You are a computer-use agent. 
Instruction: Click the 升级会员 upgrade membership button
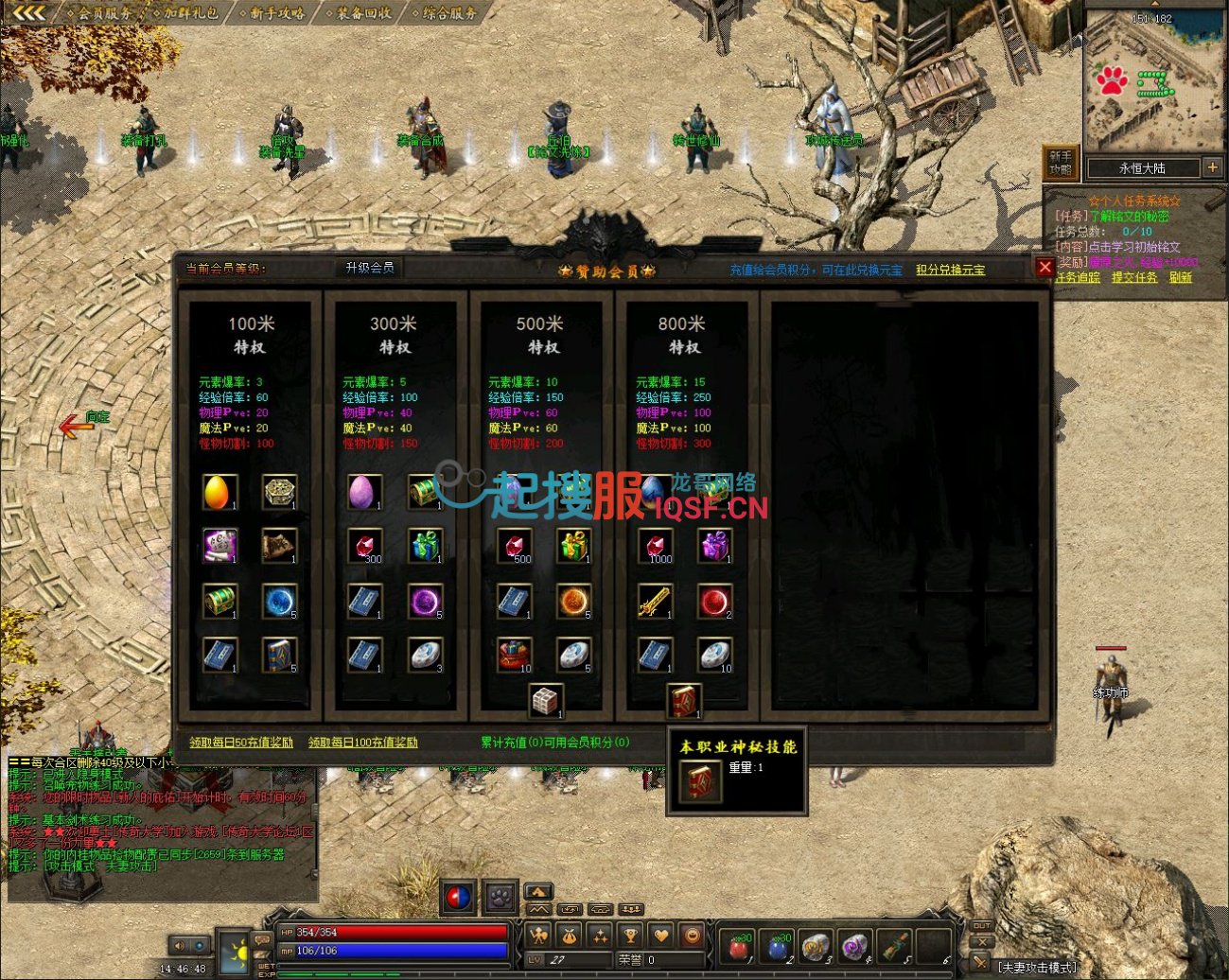[x=369, y=269]
